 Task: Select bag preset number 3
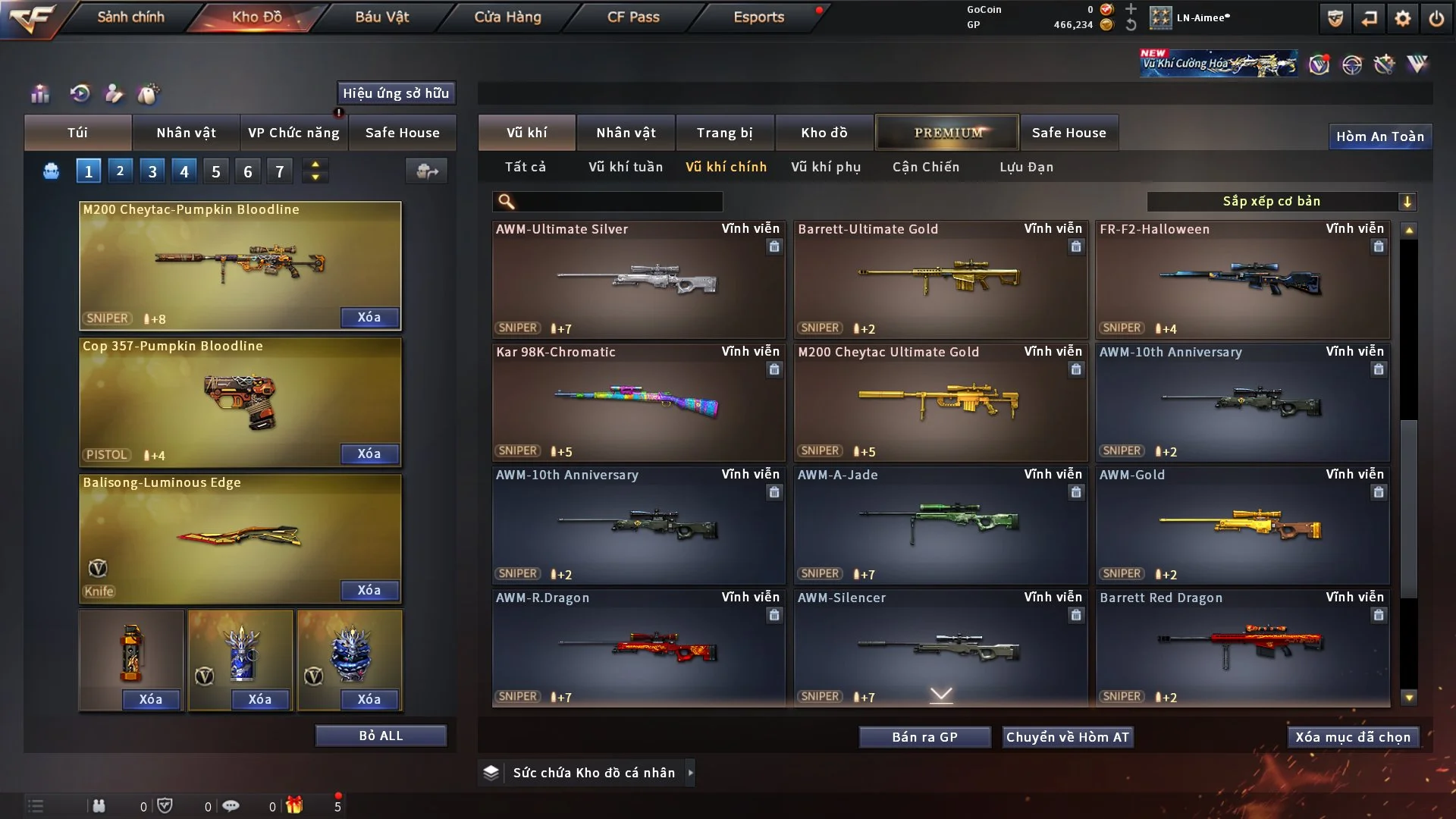tap(152, 171)
